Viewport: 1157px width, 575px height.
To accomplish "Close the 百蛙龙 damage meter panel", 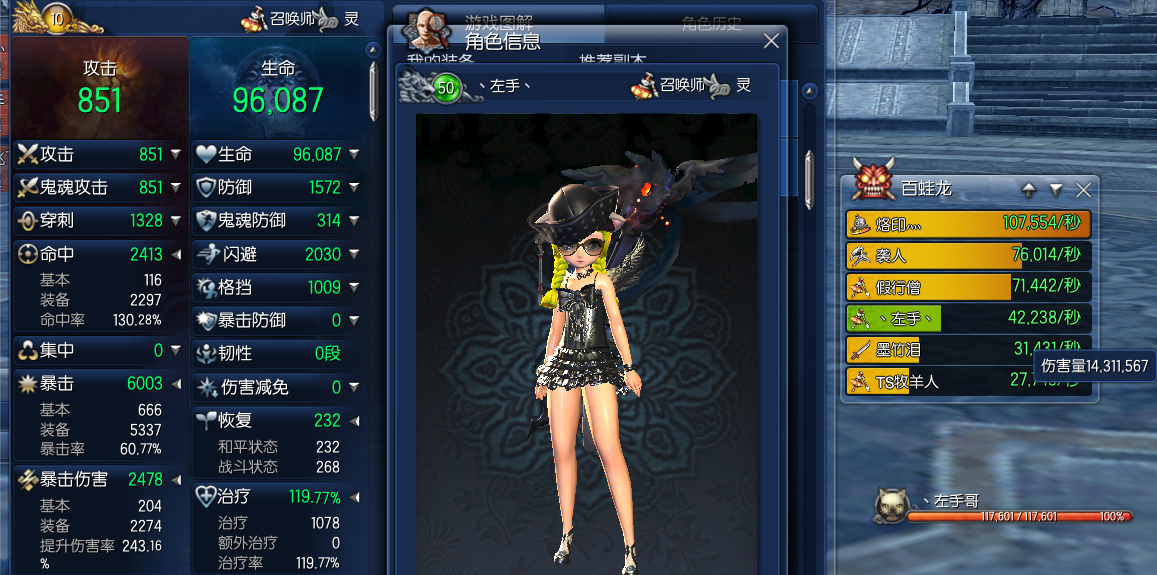I will click(1083, 189).
